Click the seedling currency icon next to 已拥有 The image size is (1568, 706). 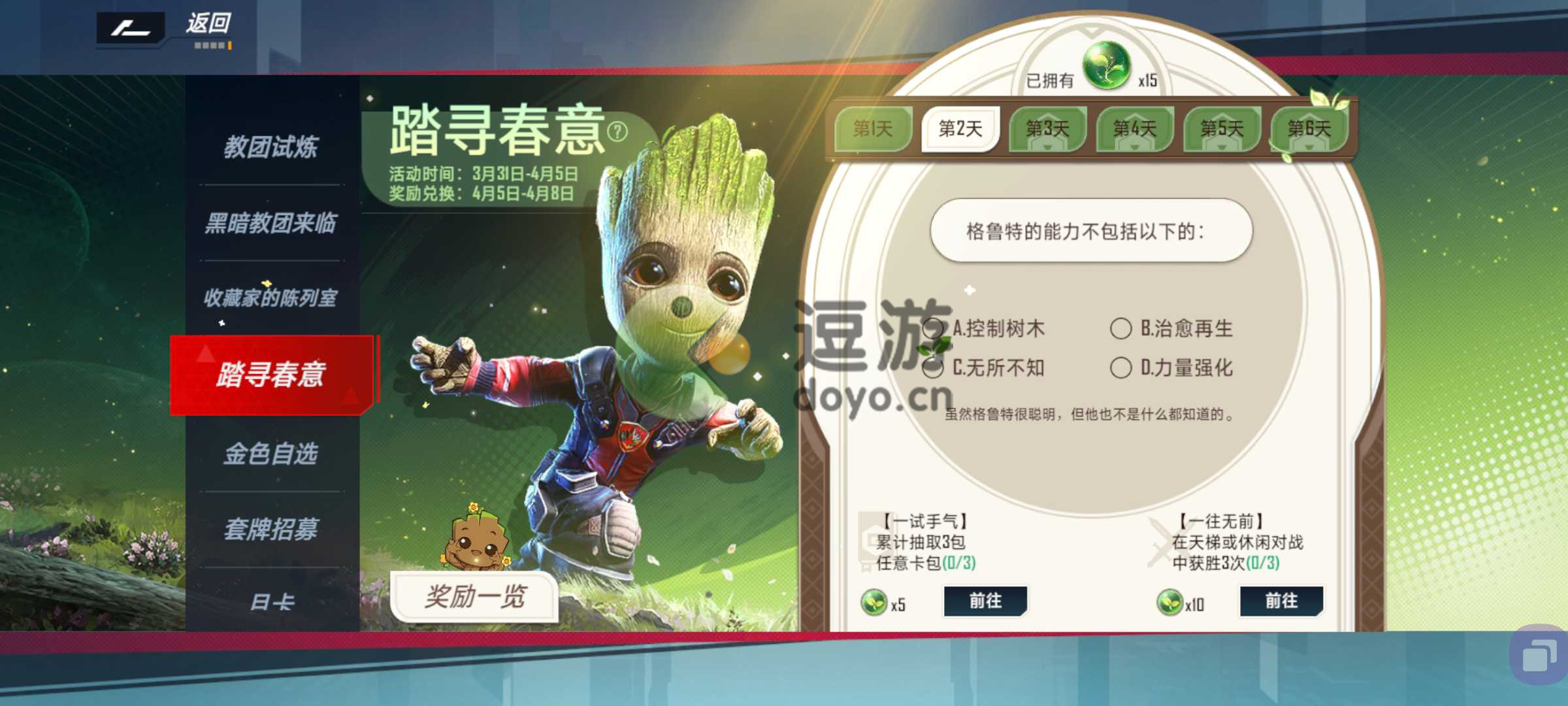[1109, 65]
